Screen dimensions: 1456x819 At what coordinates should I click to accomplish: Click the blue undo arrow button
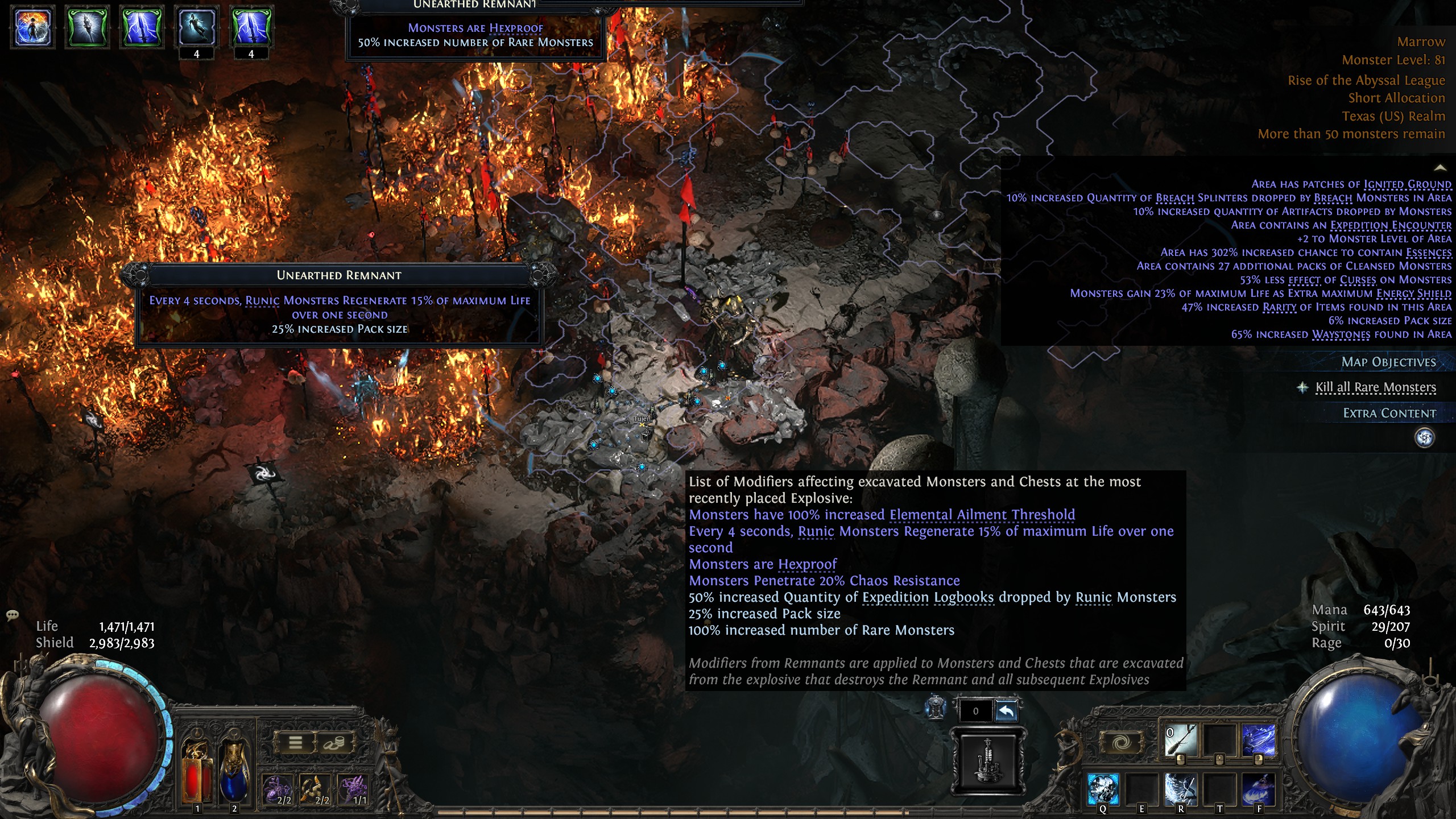click(x=1006, y=711)
